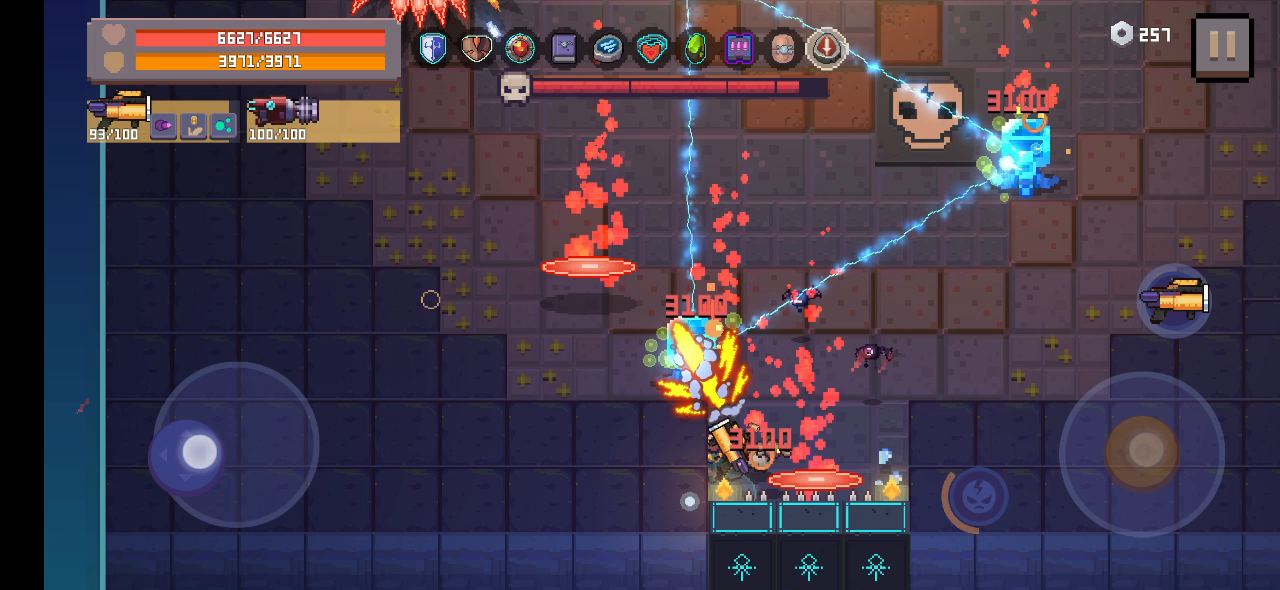Image resolution: width=1280 pixels, height=590 pixels.
Task: Tap the purple spellbook buff icon
Action: click(564, 48)
